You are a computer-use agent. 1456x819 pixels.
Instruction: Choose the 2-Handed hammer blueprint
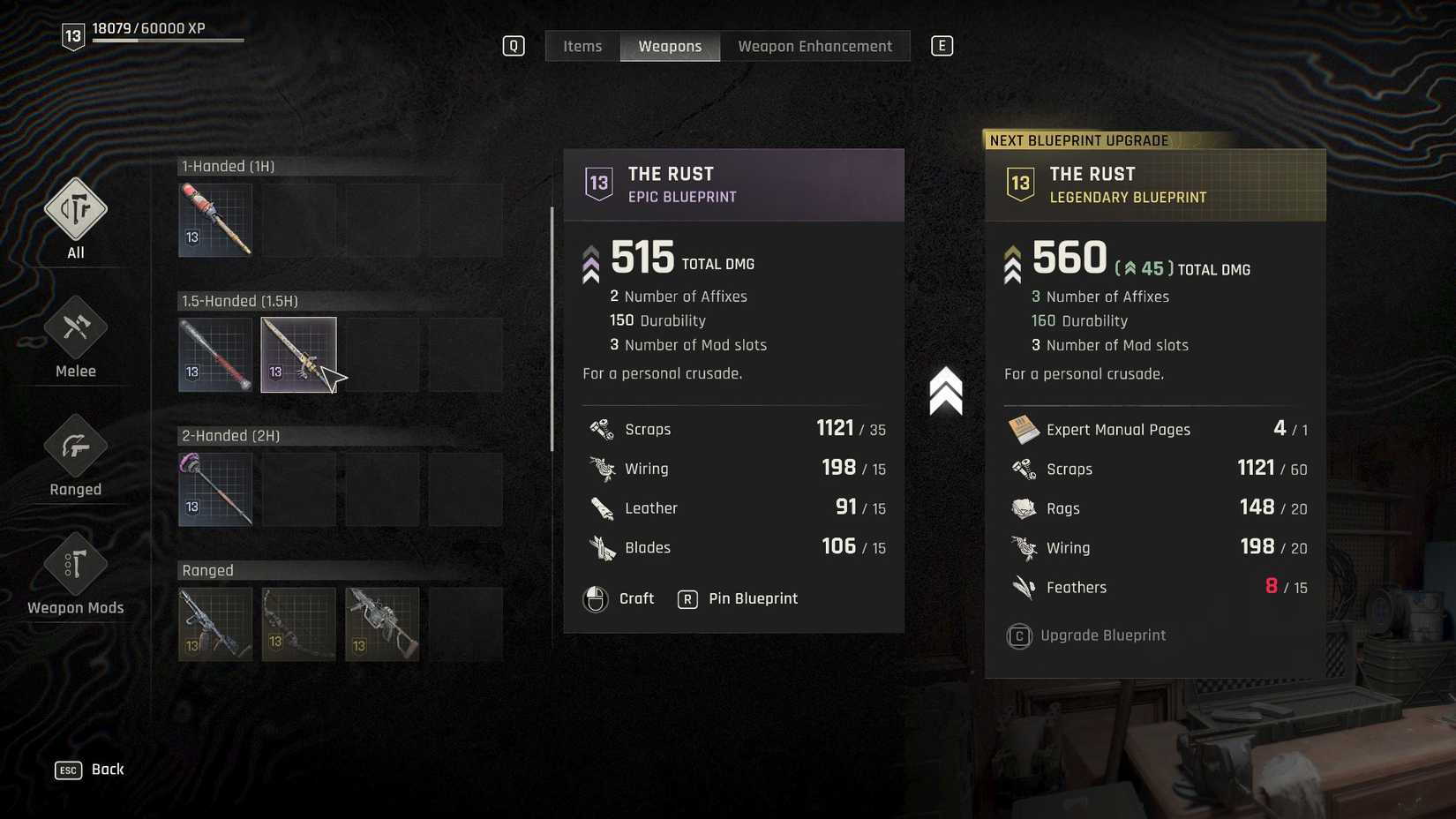(215, 490)
